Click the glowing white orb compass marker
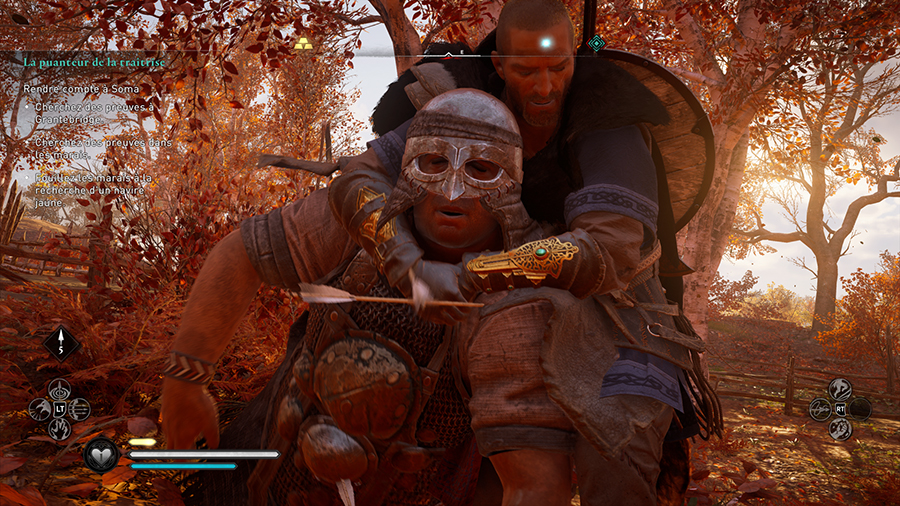900x506 pixels. coord(545,43)
